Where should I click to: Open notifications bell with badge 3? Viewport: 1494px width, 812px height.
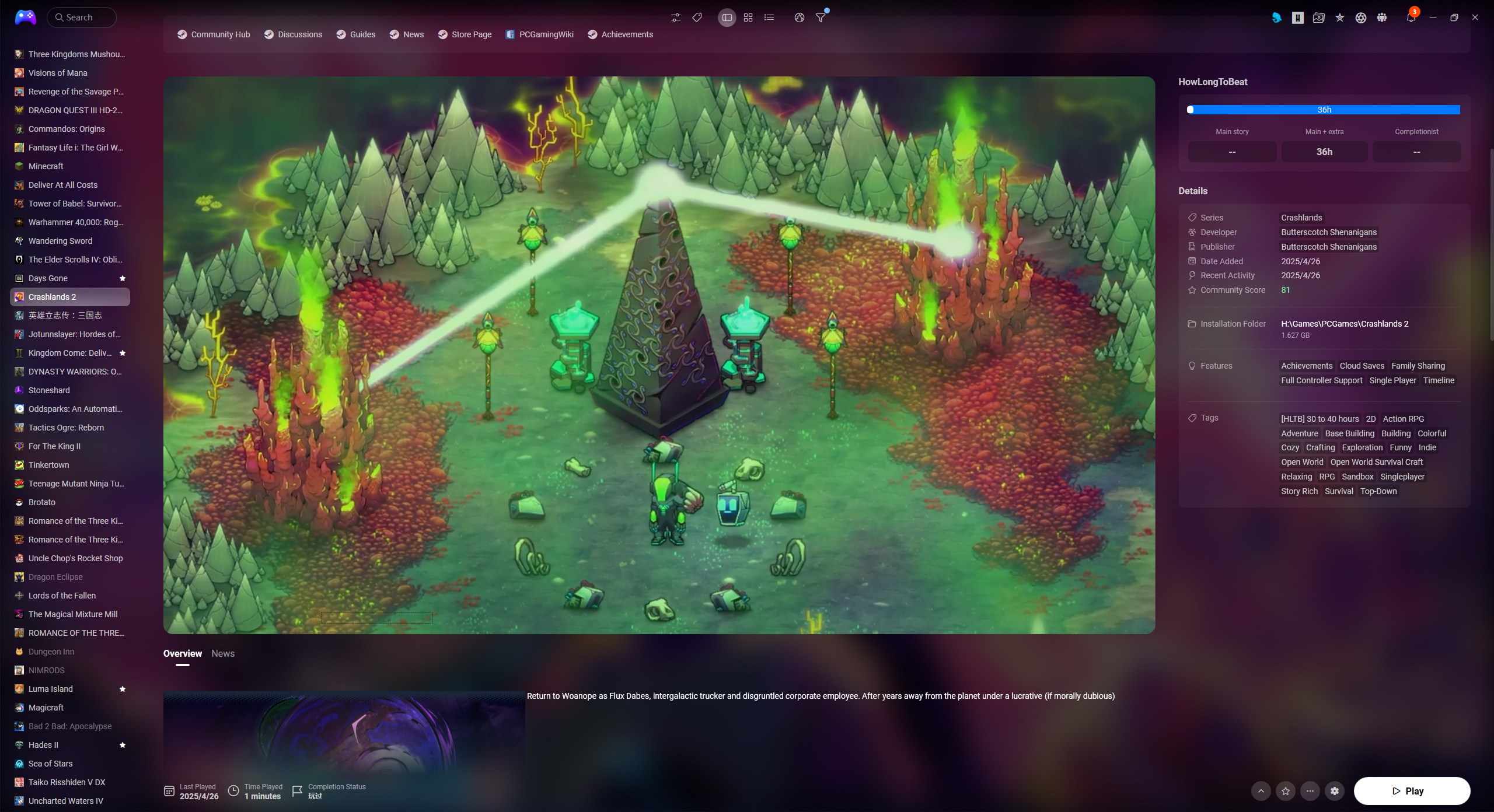point(1411,17)
